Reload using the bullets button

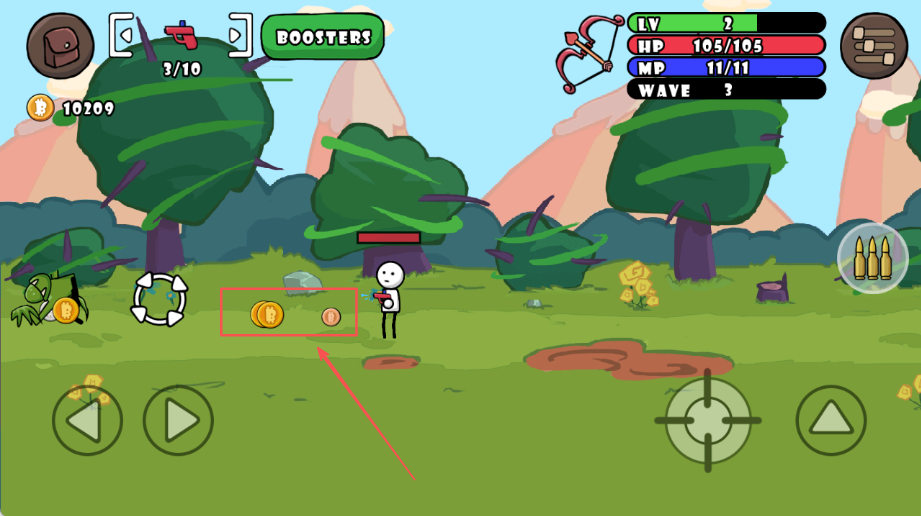point(872,258)
